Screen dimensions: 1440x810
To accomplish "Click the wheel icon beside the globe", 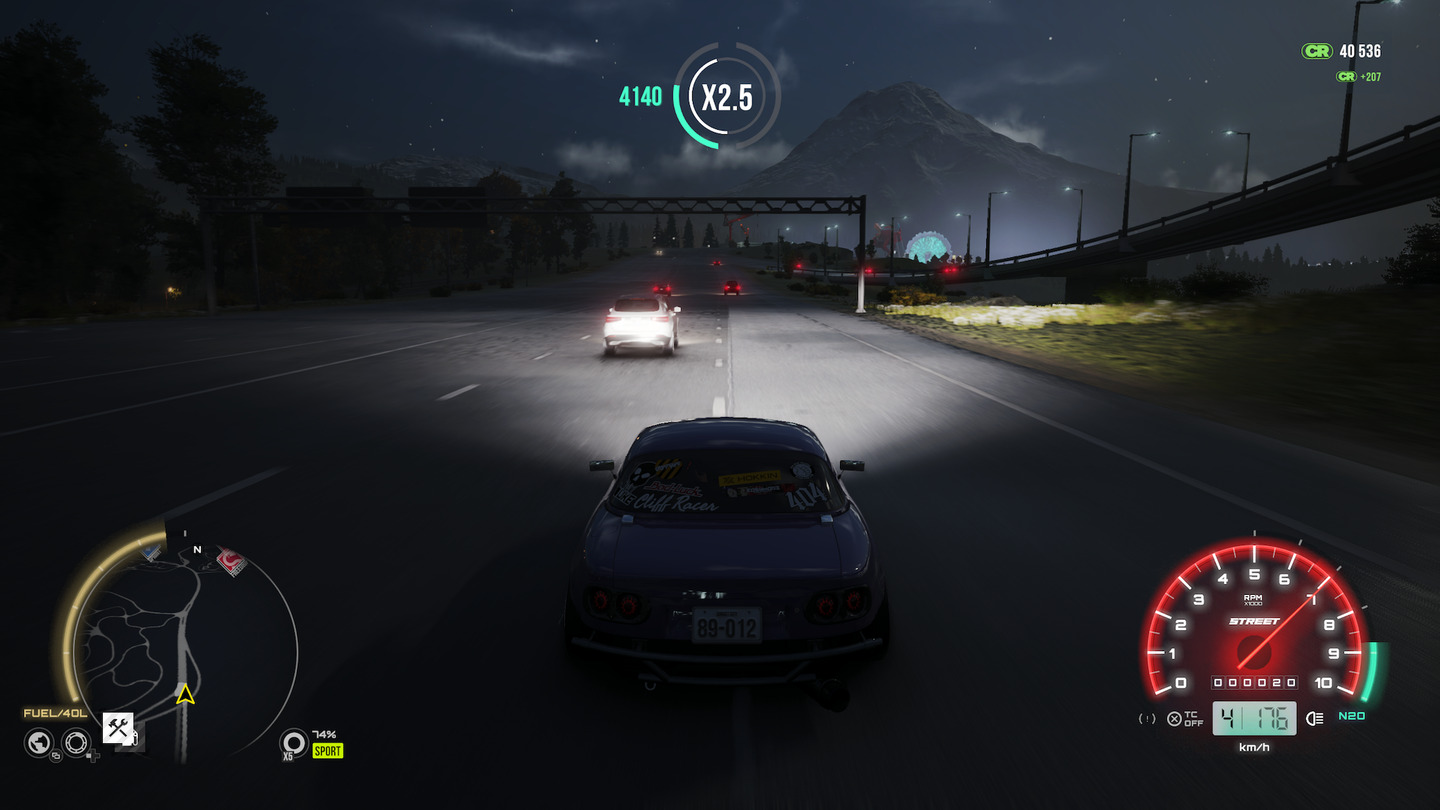I will 76,742.
